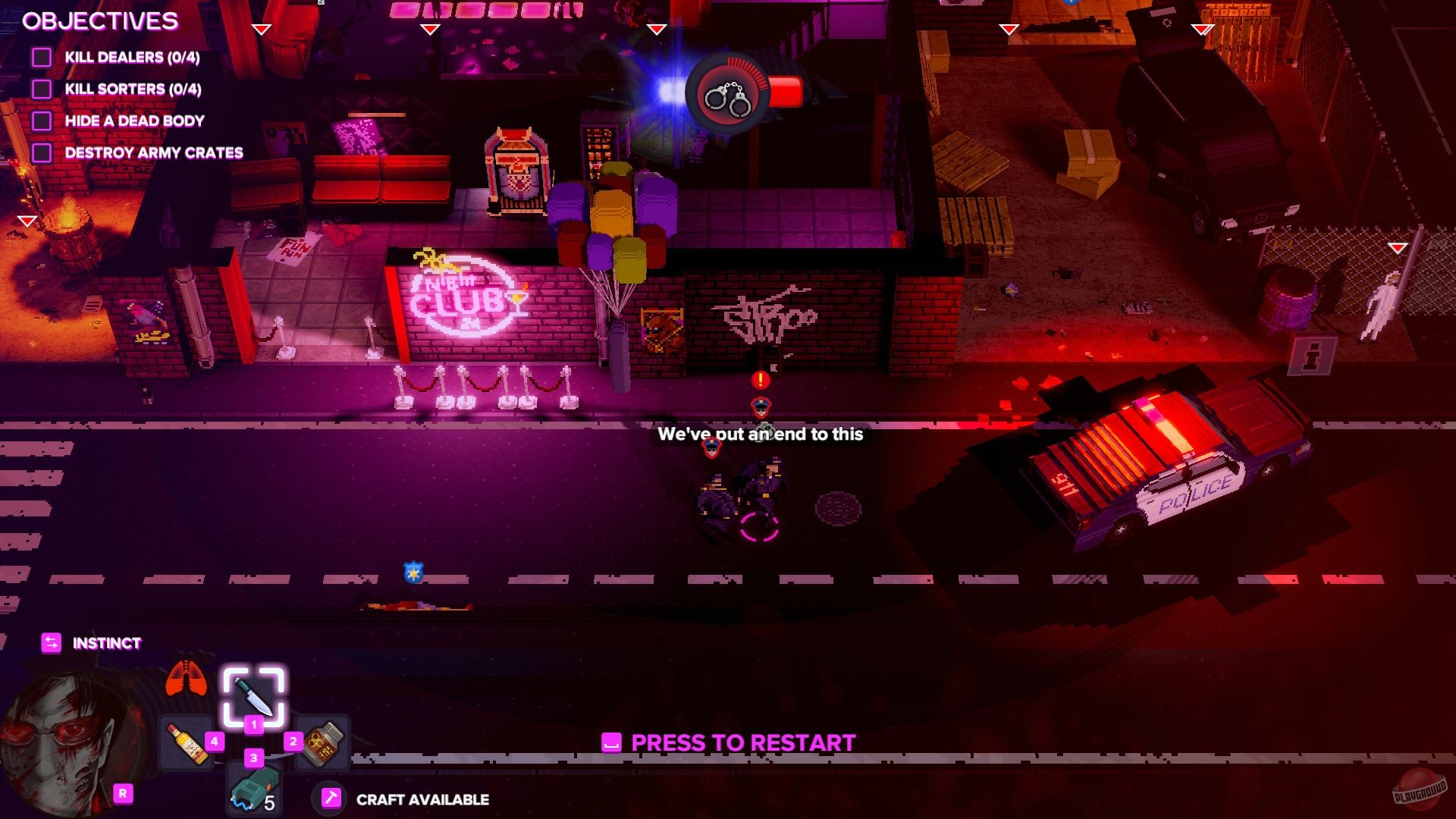The height and width of the screenshot is (819, 1456).
Task: Click PRESS TO RESTART
Action: [741, 743]
